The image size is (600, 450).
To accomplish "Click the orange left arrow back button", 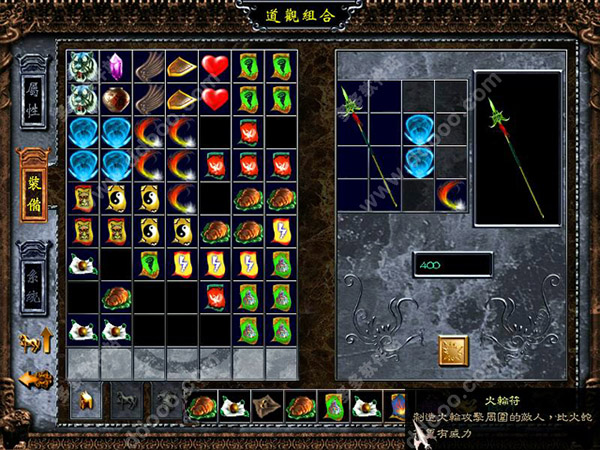I will (x=33, y=380).
